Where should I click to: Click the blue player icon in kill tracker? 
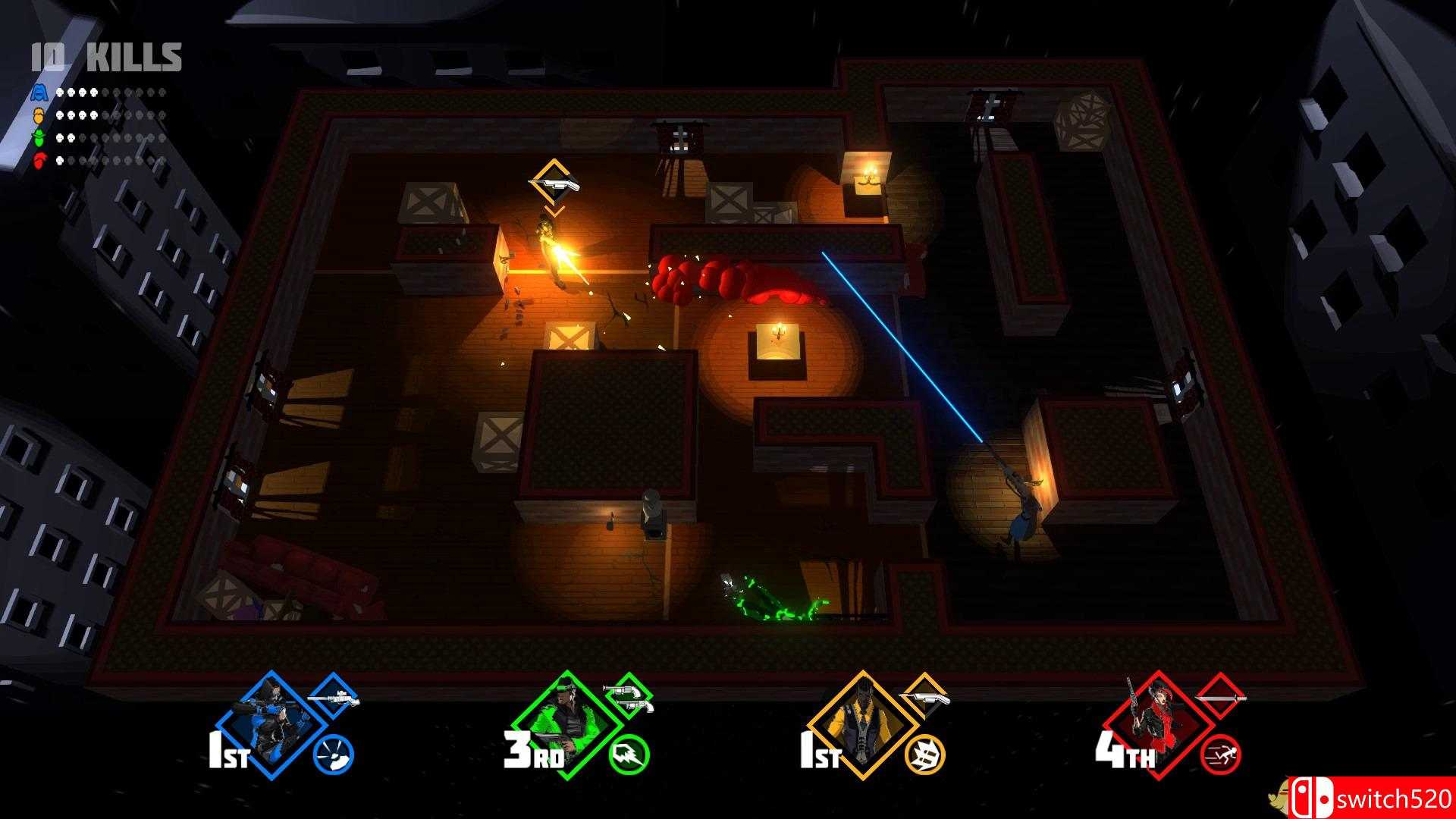39,93
